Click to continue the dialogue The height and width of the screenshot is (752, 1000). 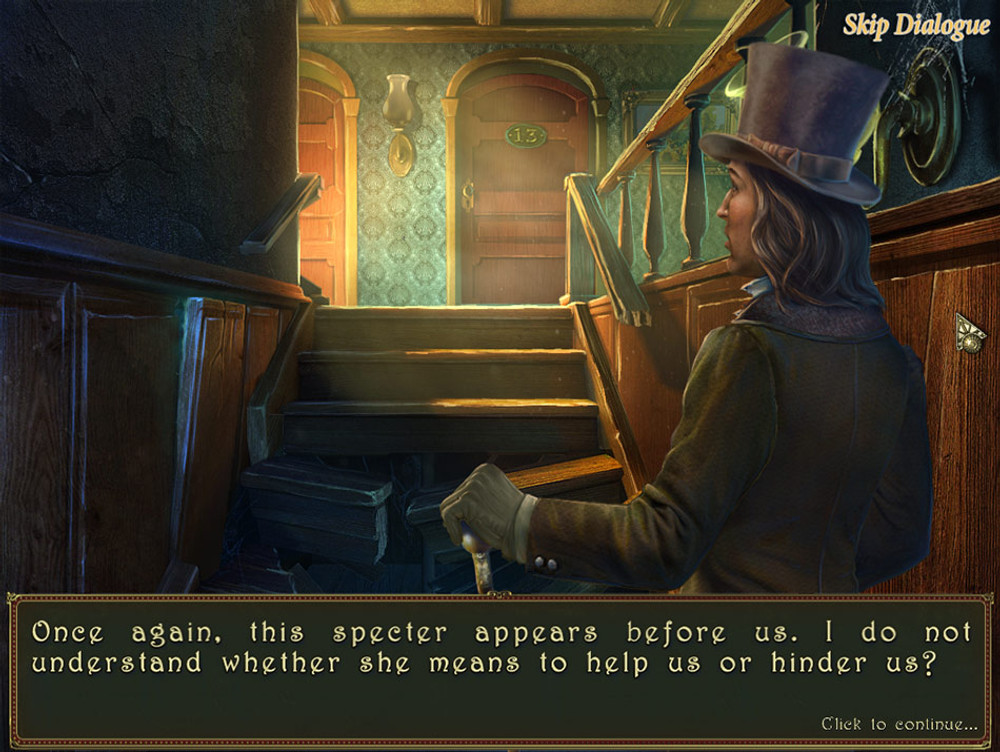tap(899, 723)
